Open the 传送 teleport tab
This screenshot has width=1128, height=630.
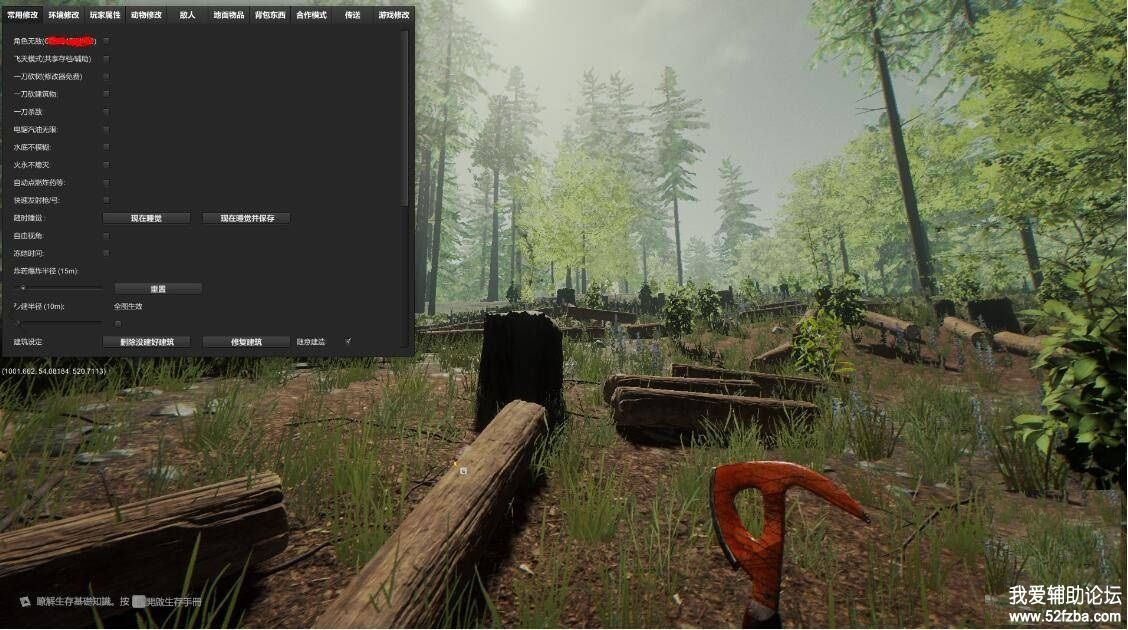click(352, 15)
